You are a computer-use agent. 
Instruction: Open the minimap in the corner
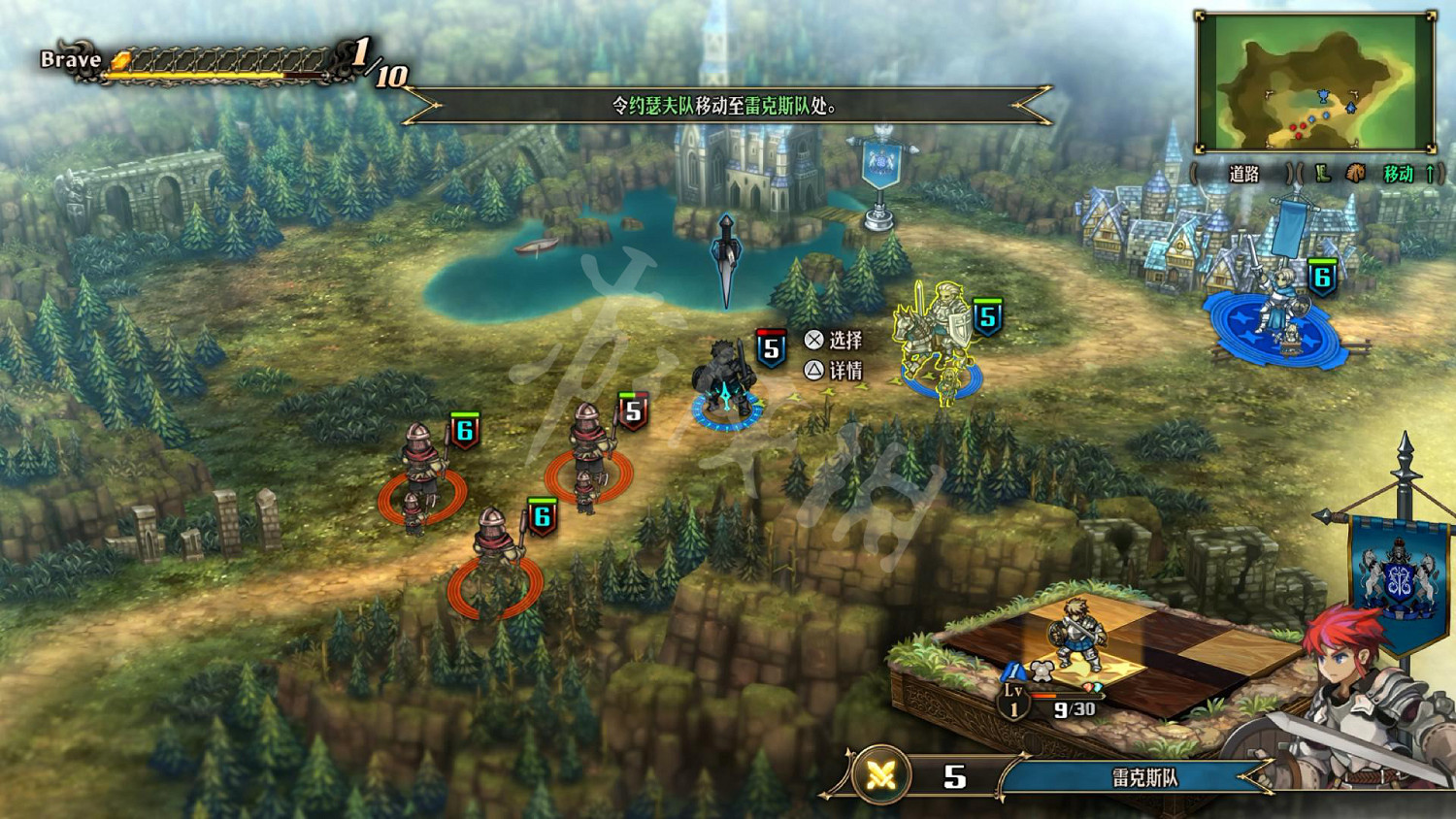click(x=1315, y=83)
